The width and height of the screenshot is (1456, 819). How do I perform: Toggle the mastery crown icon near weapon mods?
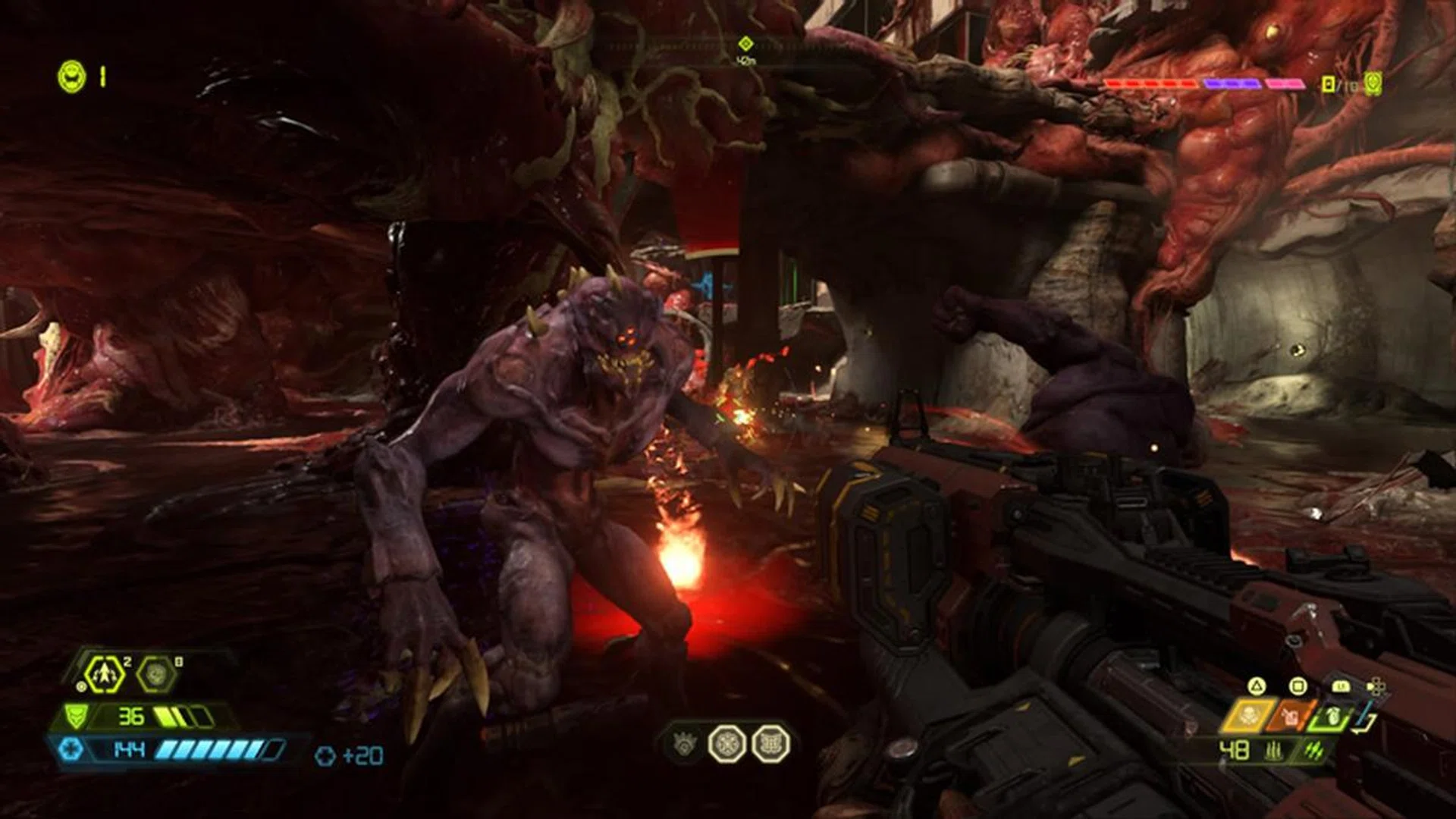(685, 745)
